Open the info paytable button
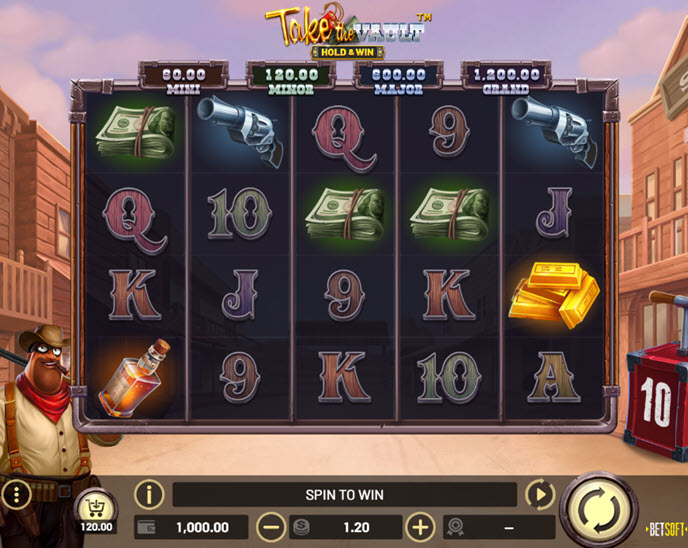The width and height of the screenshot is (688, 548). (149, 494)
